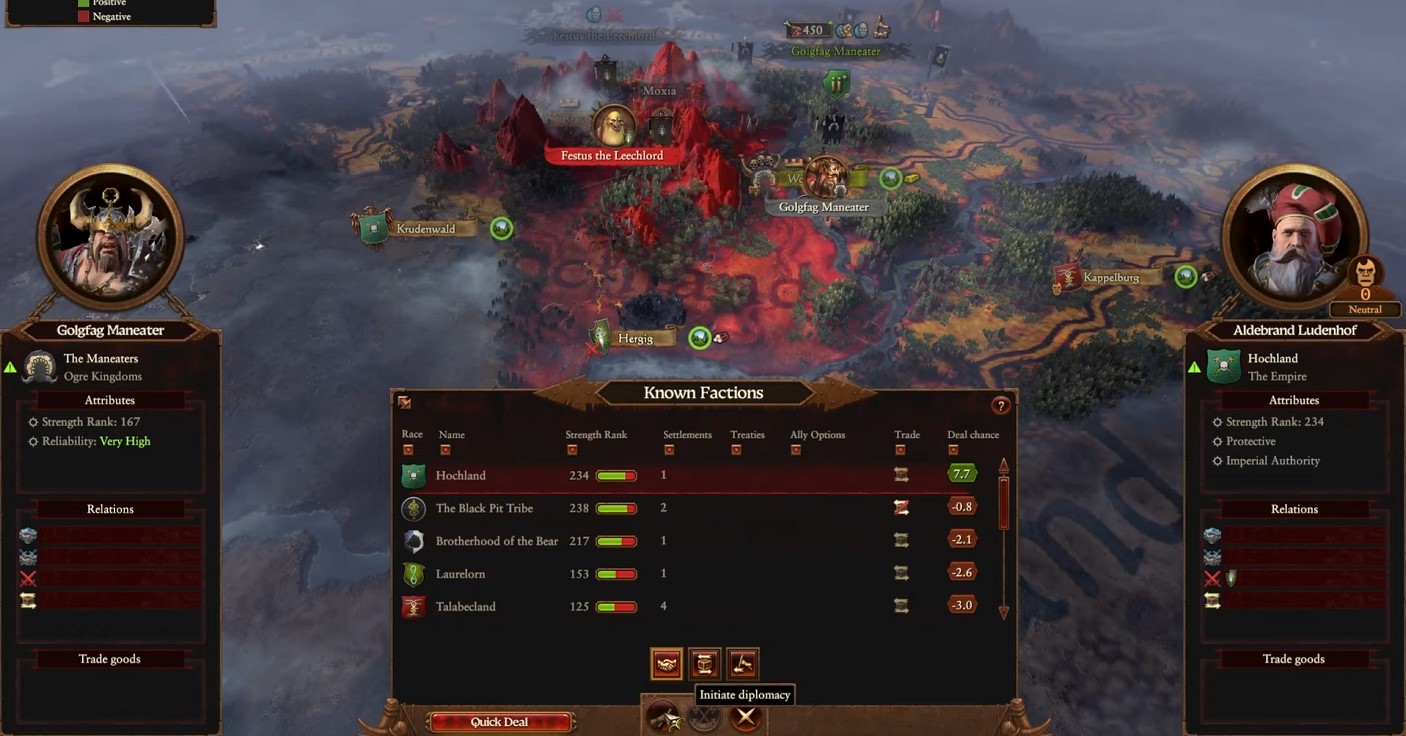Image resolution: width=1406 pixels, height=736 pixels.
Task: Click the green 7.7 deal chance badge
Action: coord(961,473)
